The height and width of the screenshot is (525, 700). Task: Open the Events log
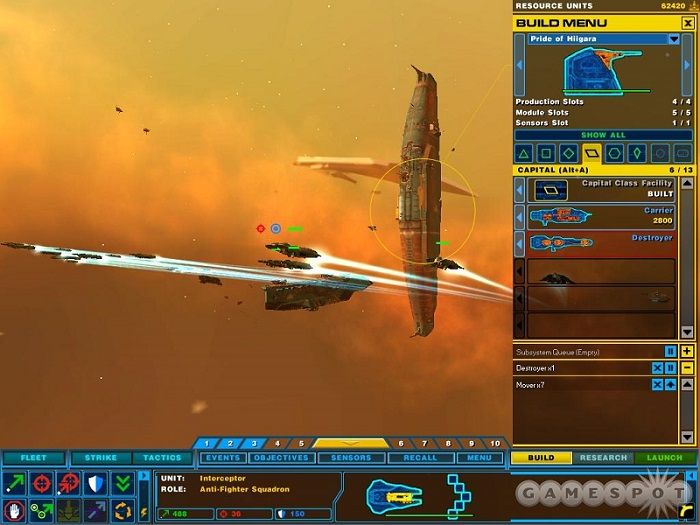pyautogui.click(x=222, y=458)
